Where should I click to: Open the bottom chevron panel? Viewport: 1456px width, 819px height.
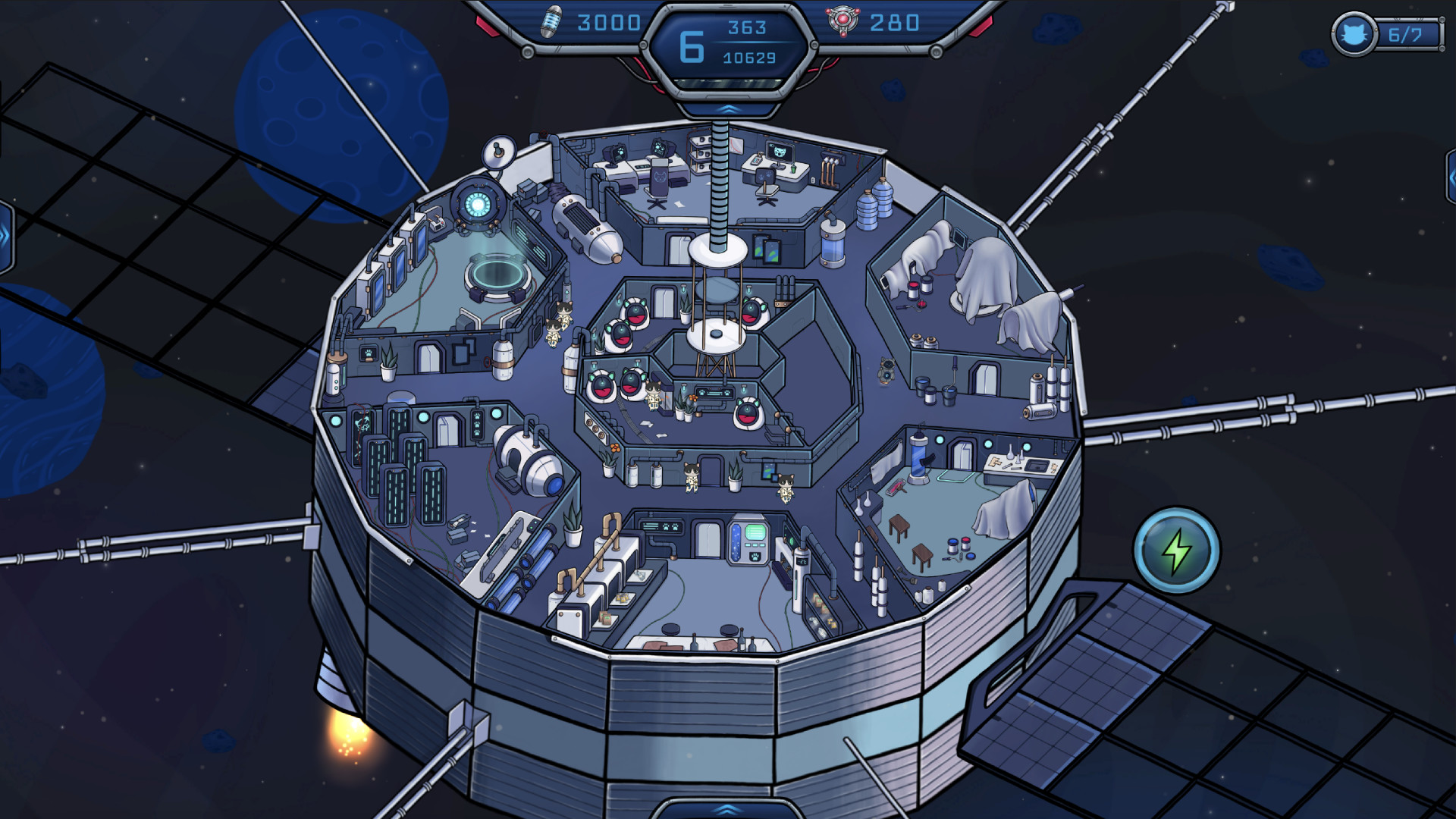726,810
